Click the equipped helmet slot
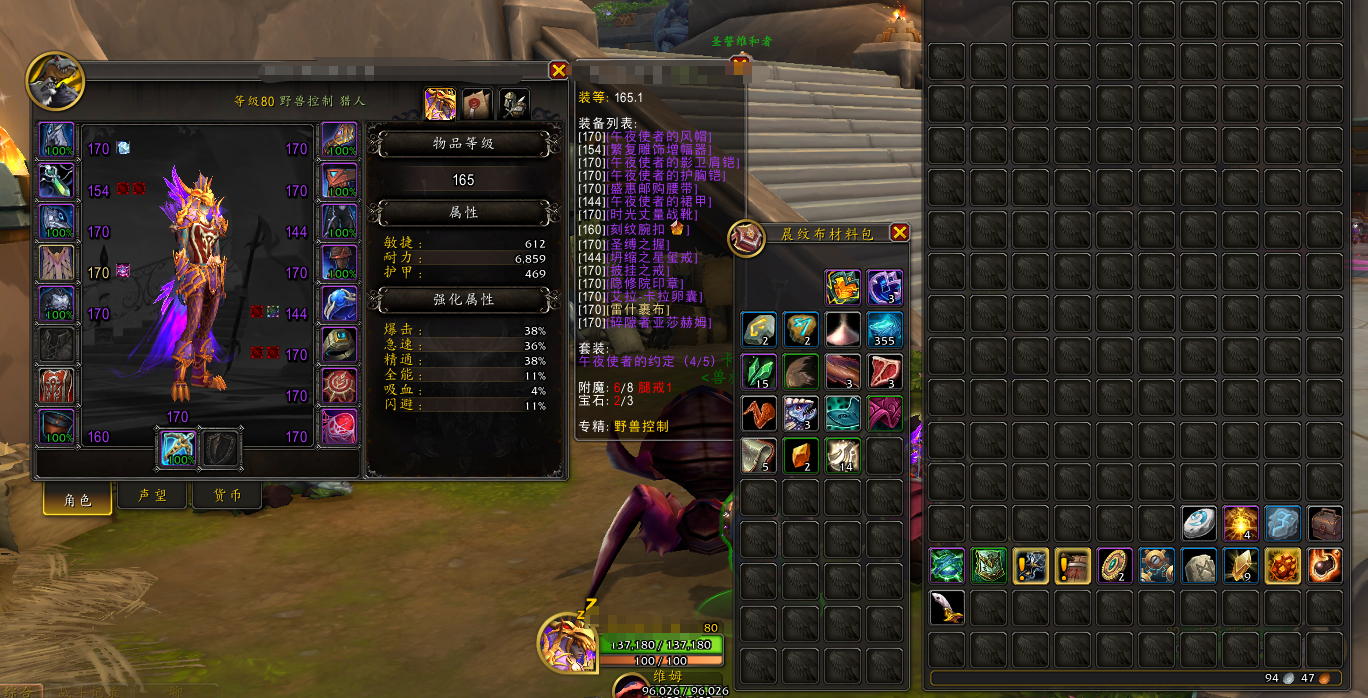The width and height of the screenshot is (1368, 698). (x=57, y=140)
